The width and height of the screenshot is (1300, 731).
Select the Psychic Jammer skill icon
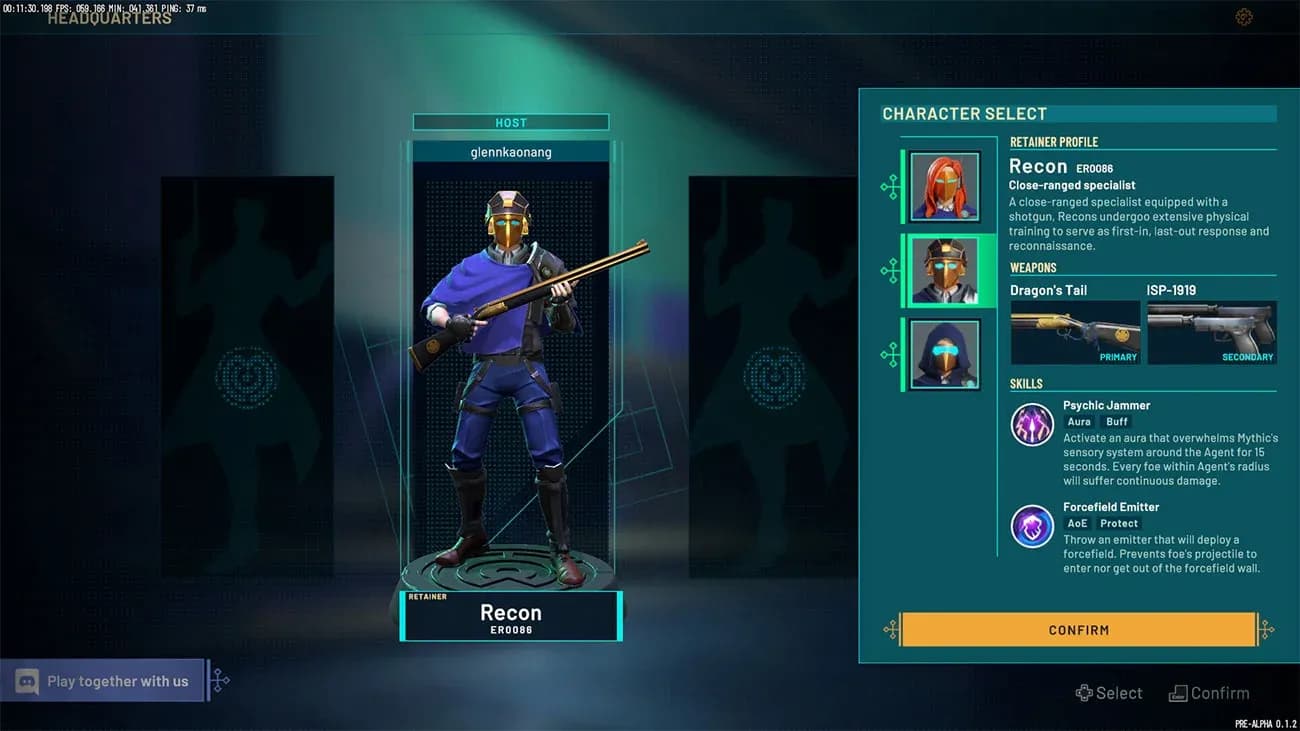[1031, 424]
